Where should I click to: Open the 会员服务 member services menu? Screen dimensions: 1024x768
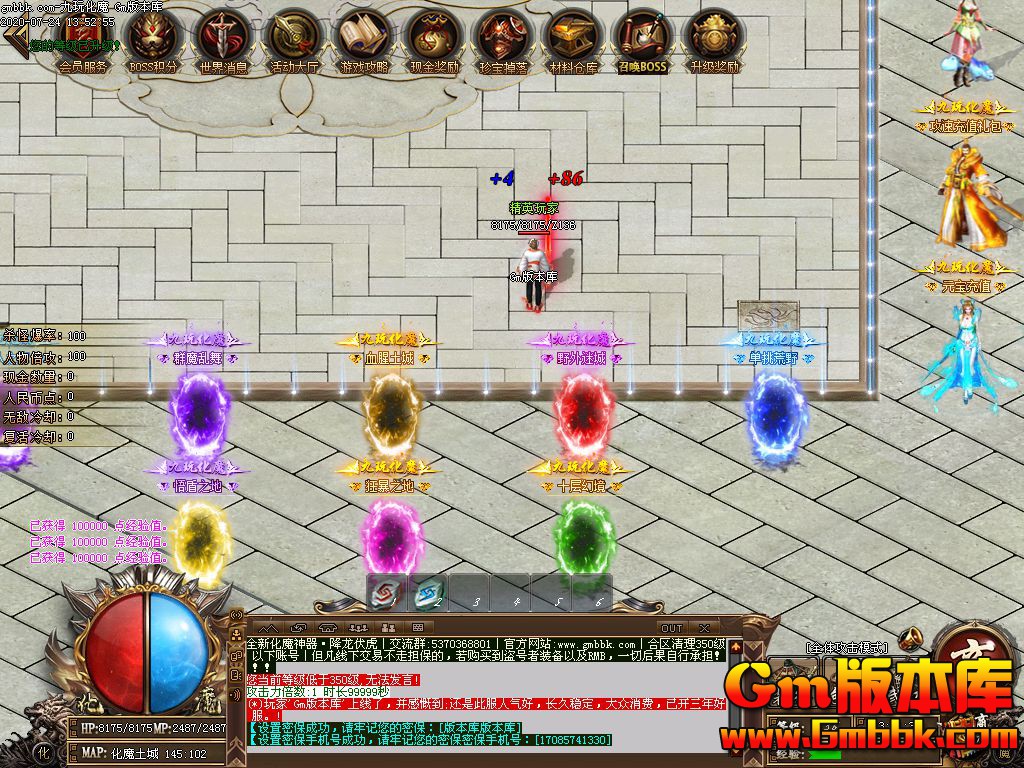click(82, 41)
